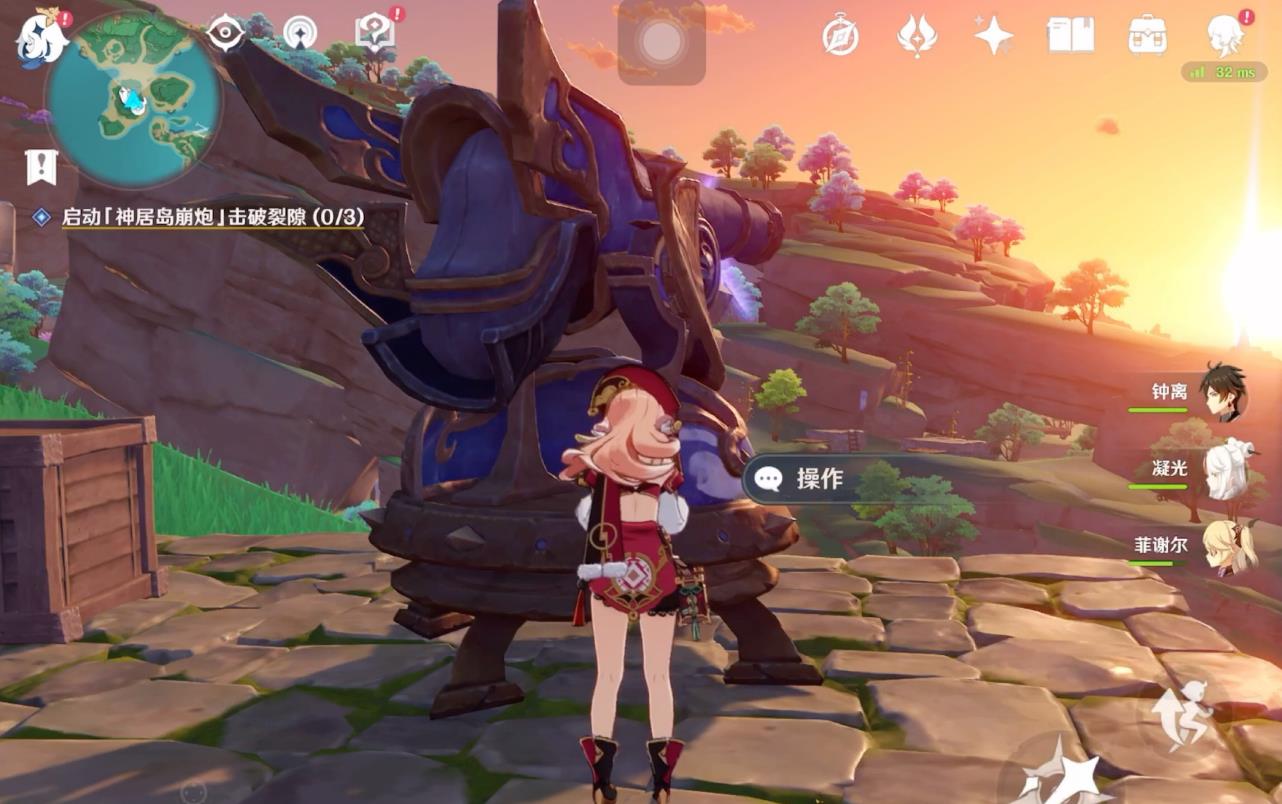Open the backpack inventory
Screen dimensions: 1282x804
point(1147,35)
